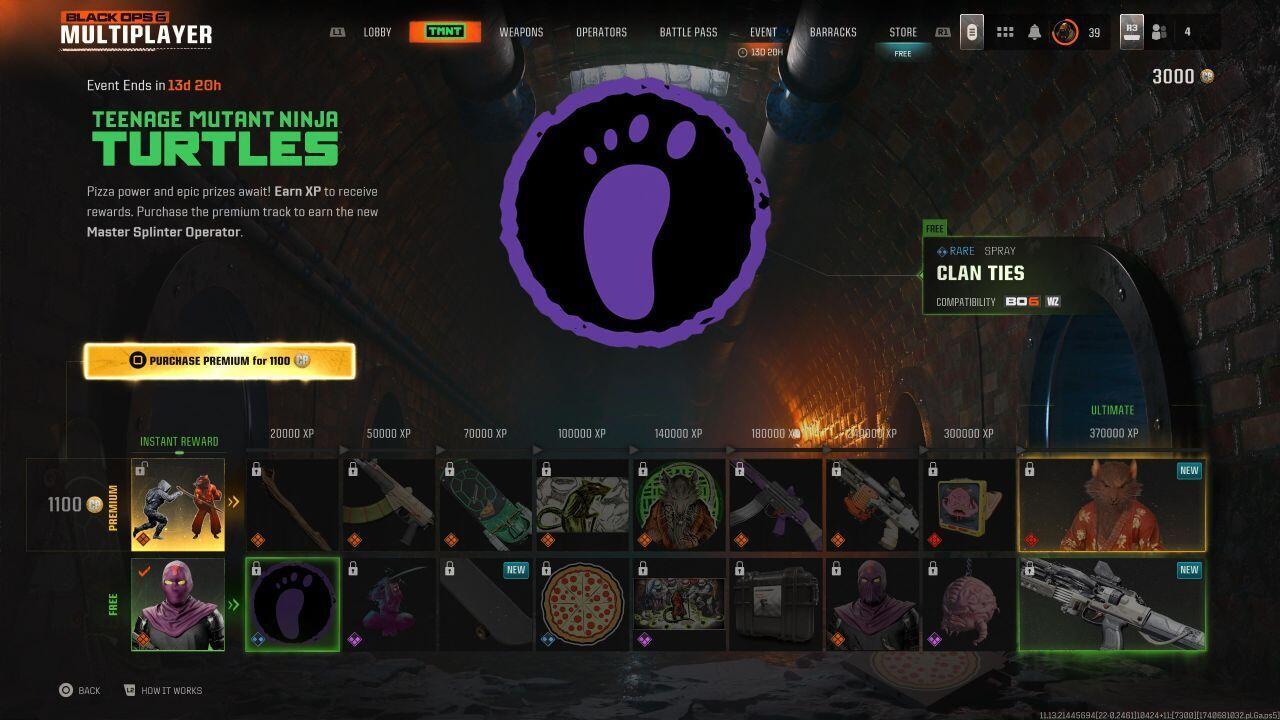Open the TMNT event tab icon
This screenshot has height=720, width=1280.
[447, 31]
